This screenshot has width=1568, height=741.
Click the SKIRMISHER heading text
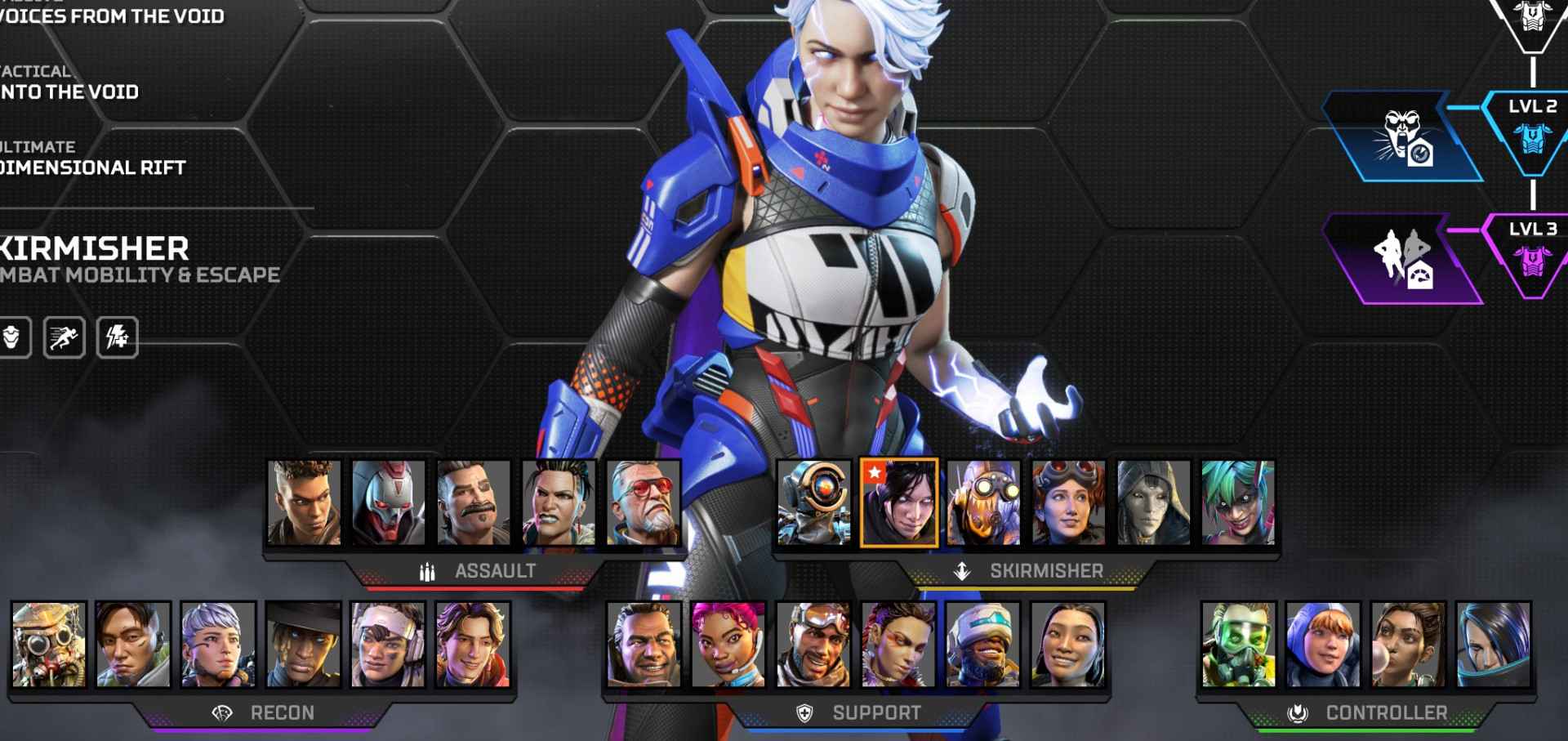pos(1045,570)
